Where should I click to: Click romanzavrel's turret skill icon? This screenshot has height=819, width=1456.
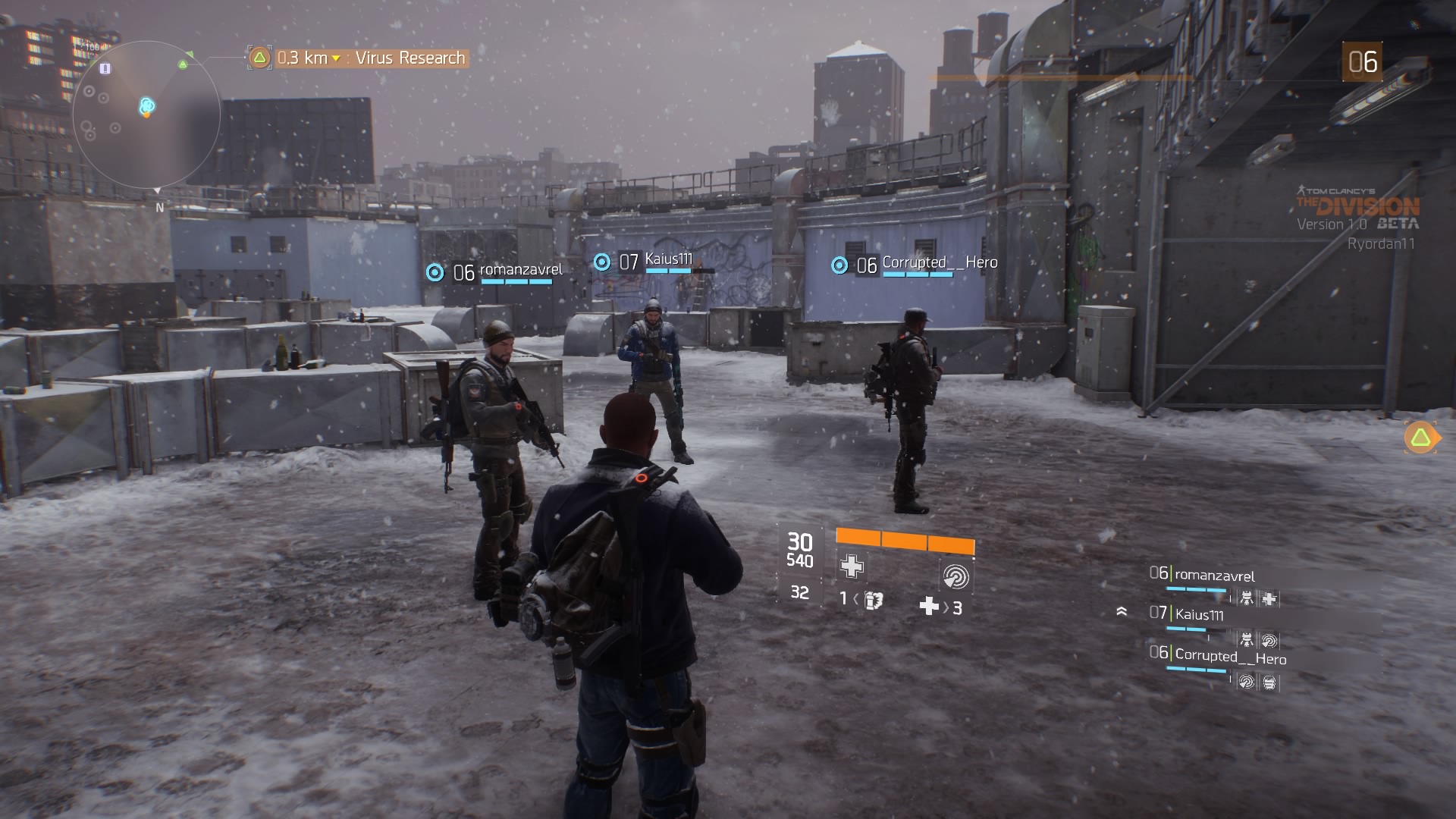pos(1247,598)
